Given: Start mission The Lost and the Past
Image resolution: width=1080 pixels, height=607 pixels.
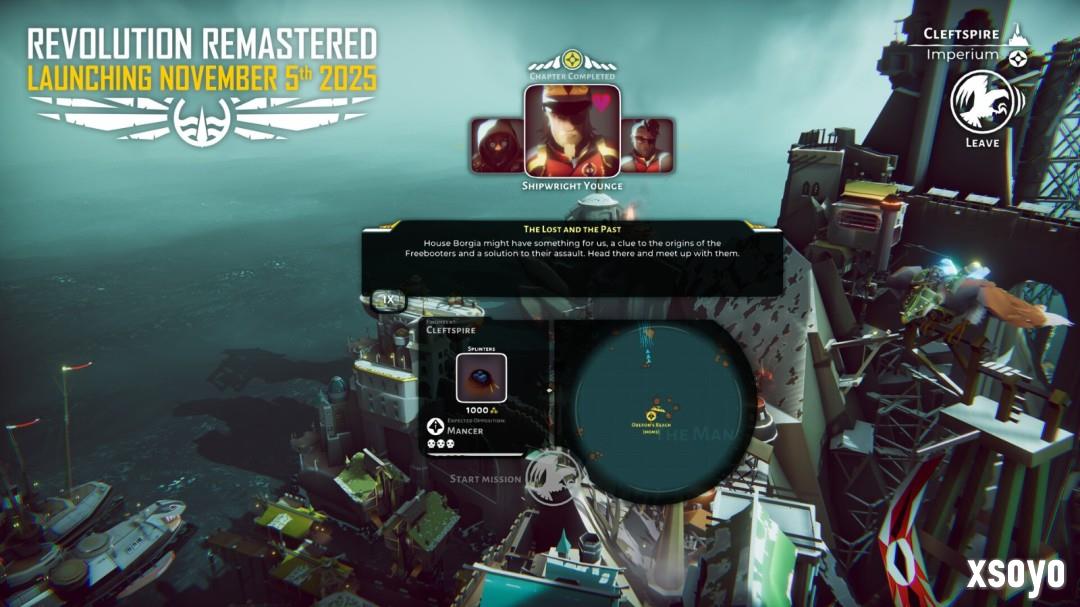Looking at the screenshot, I should pos(553,476).
